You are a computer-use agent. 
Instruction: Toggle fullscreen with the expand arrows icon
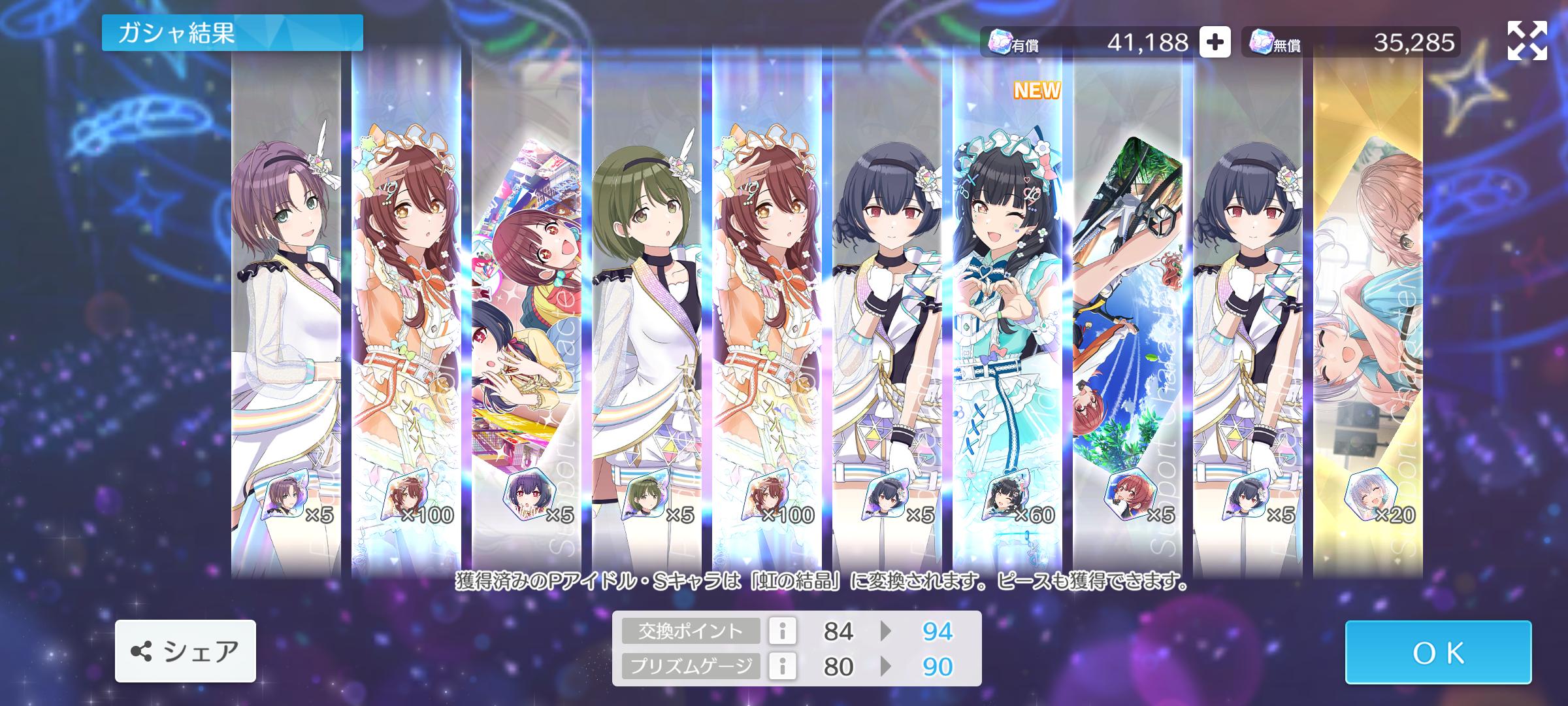click(1527, 41)
